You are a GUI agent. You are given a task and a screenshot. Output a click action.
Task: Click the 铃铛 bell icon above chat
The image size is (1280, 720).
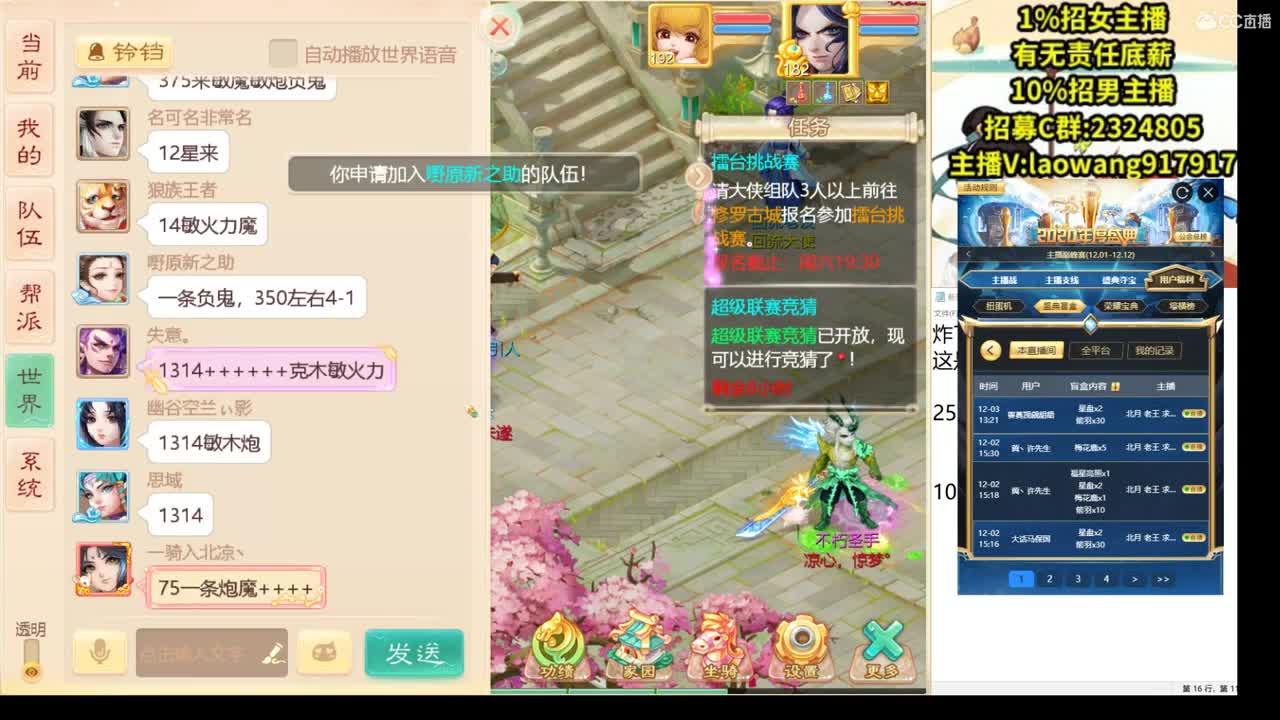click(x=120, y=53)
